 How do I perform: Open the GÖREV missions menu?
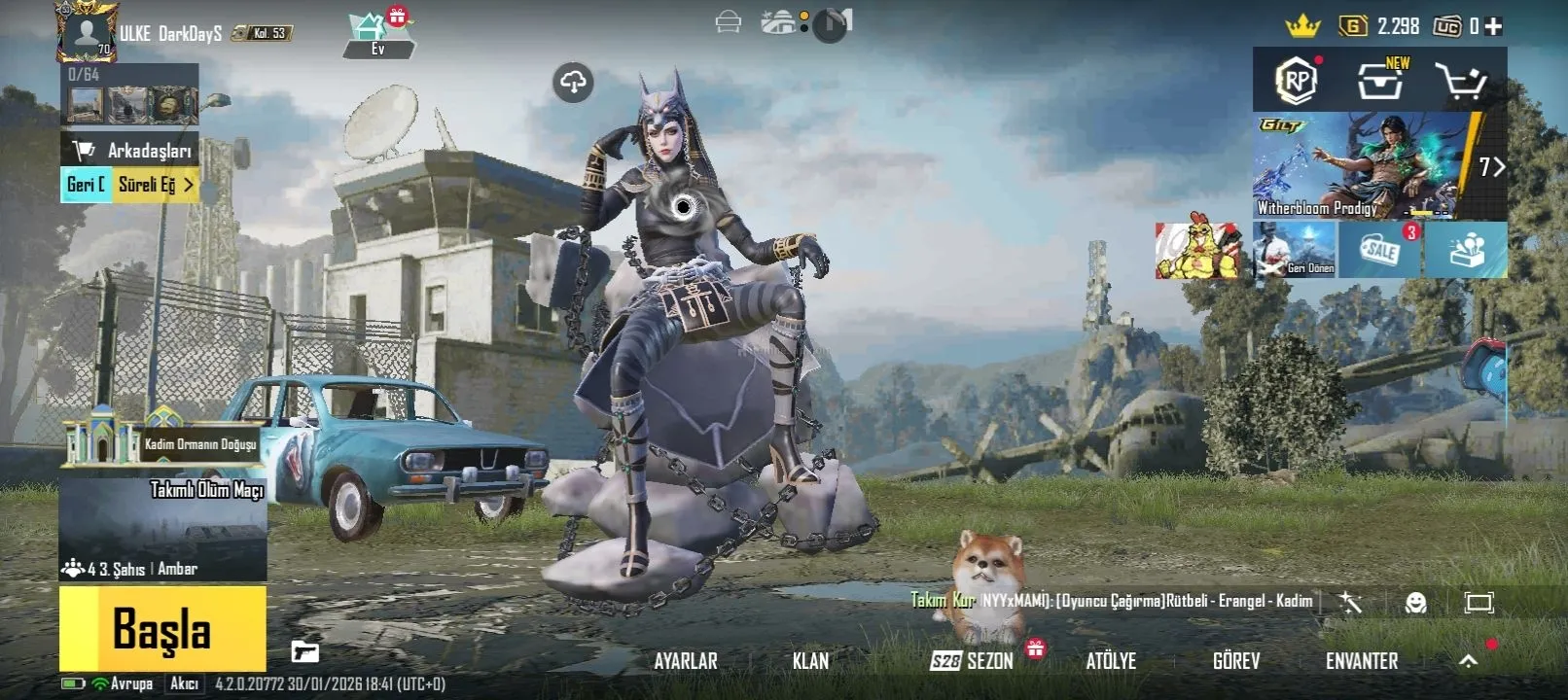1235,661
